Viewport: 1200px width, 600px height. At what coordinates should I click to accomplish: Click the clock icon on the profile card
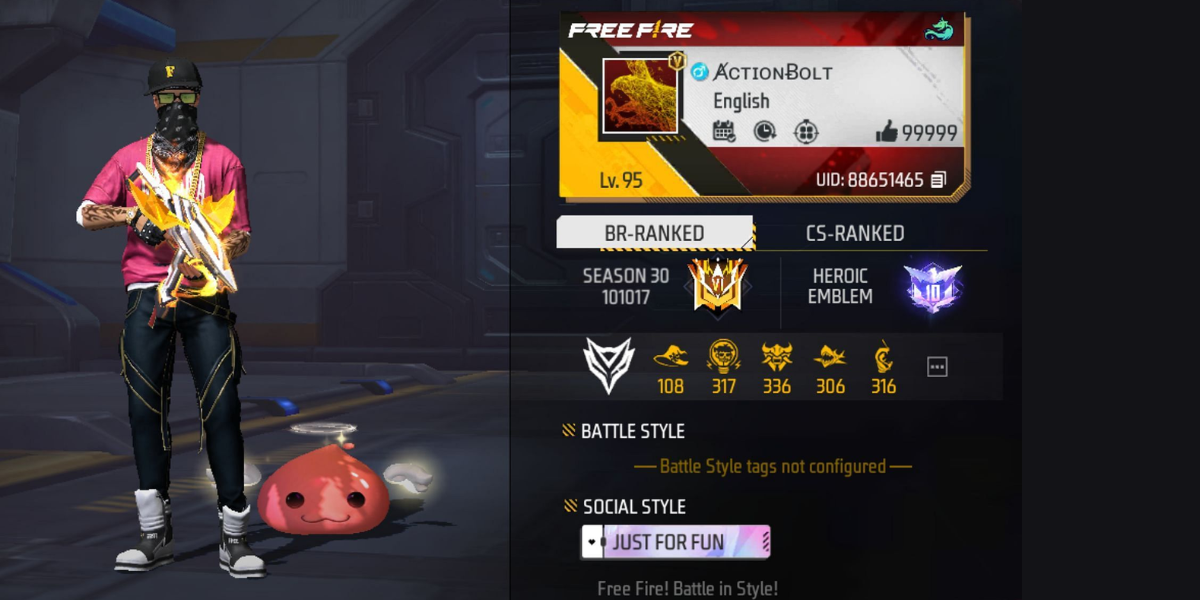[x=765, y=131]
